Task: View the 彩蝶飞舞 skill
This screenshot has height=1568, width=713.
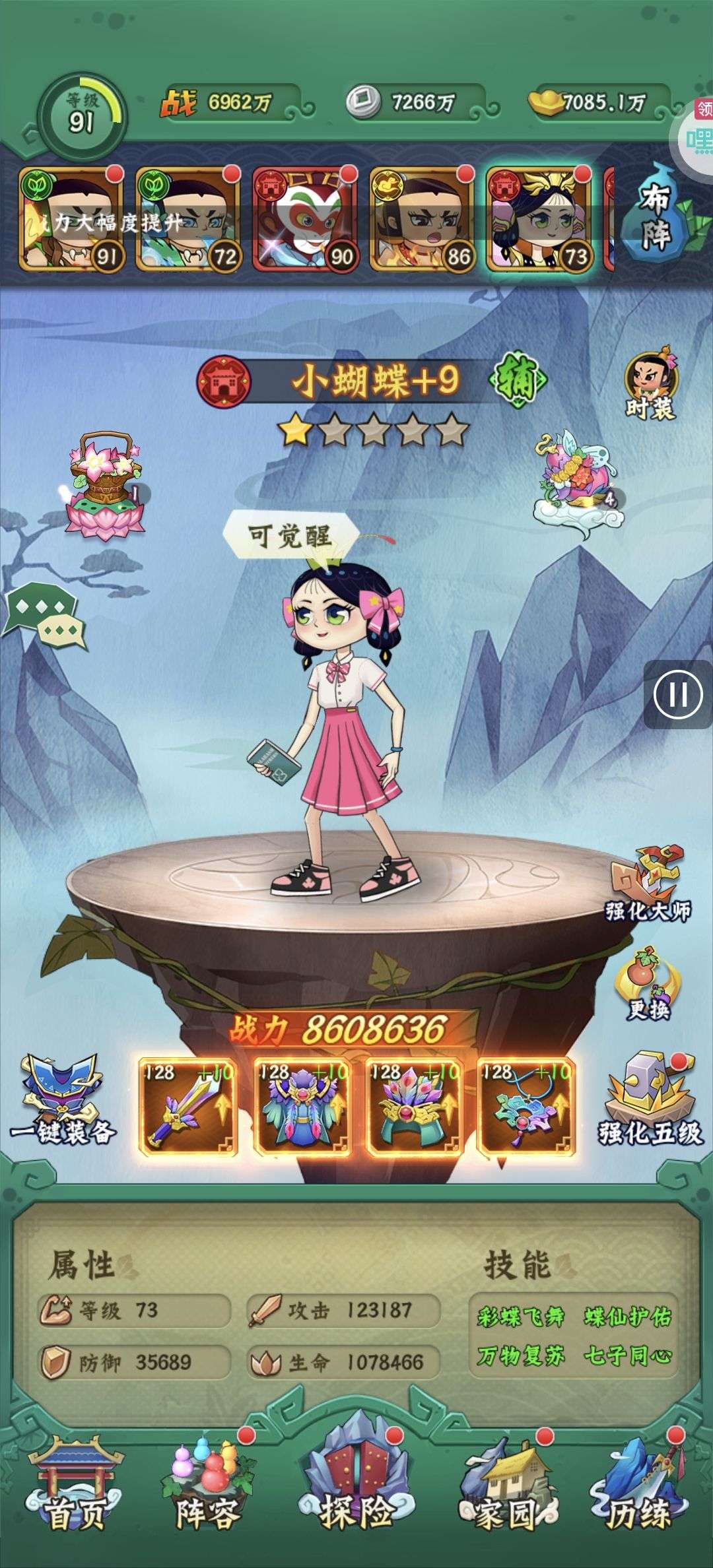Action: [520, 1317]
